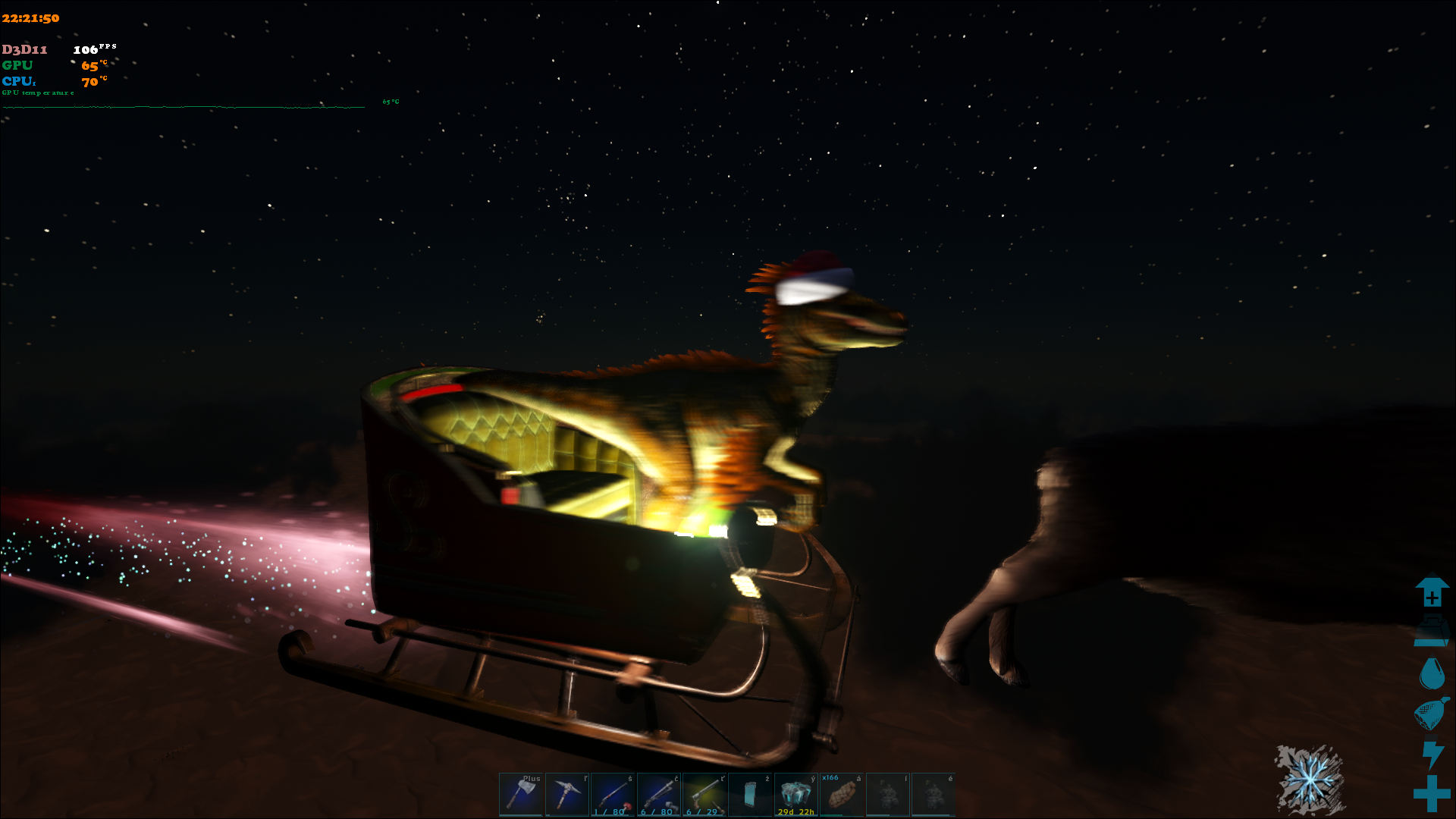
Task: Select the shotgun showing 6/80 ammo
Action: point(658,794)
